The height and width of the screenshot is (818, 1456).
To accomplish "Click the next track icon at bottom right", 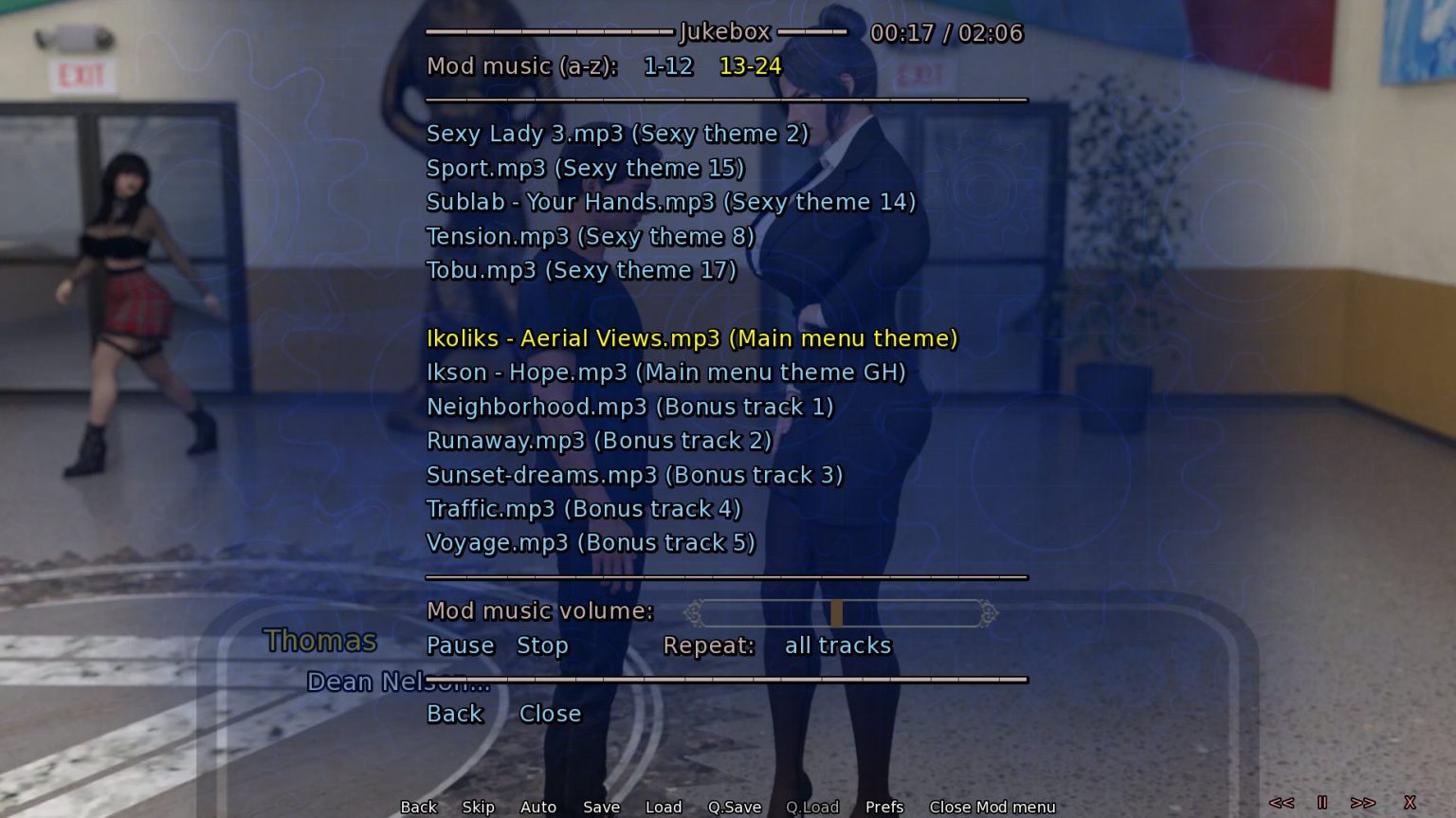I will click(x=1365, y=801).
